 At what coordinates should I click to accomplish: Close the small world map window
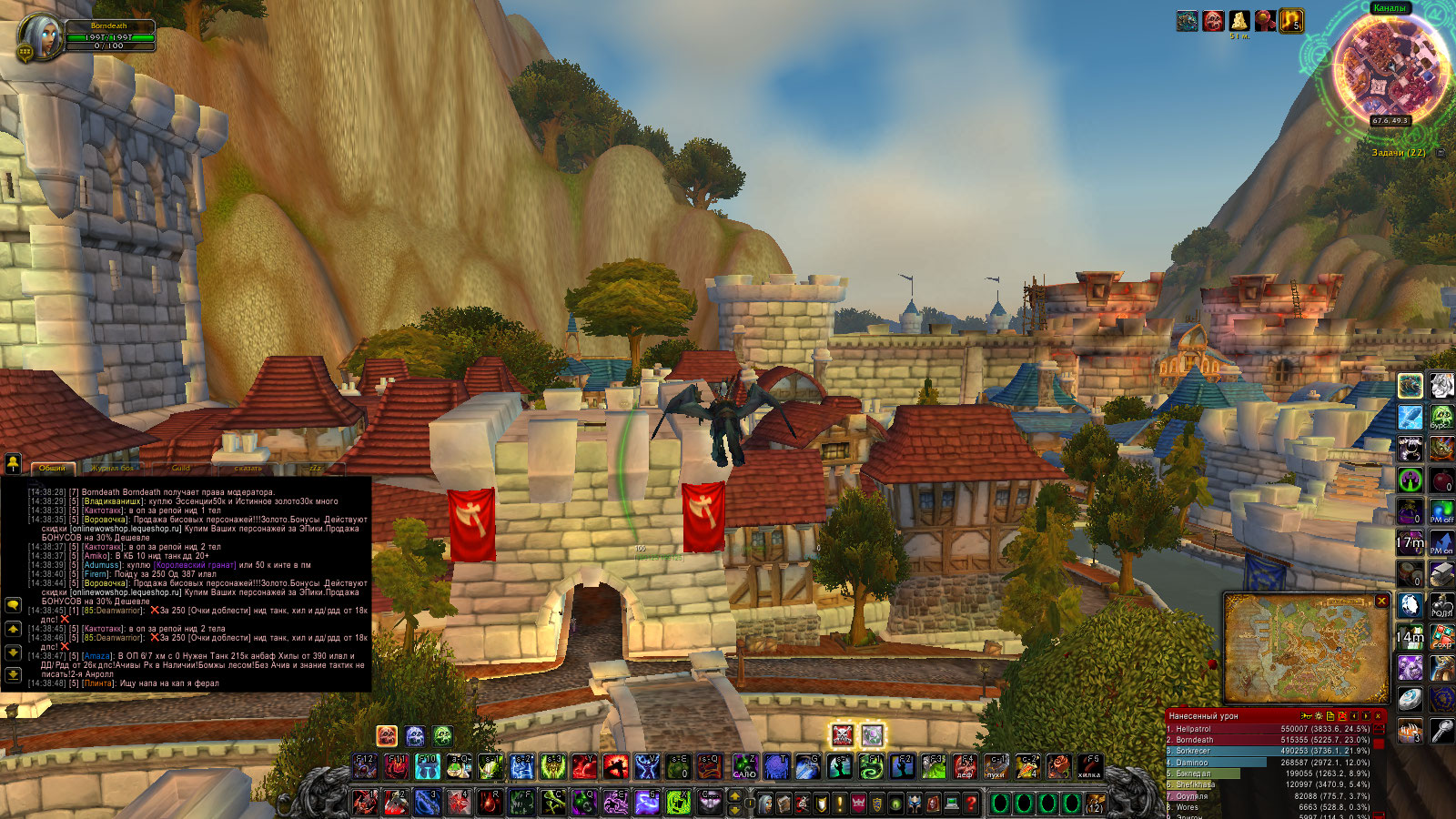(x=1381, y=602)
